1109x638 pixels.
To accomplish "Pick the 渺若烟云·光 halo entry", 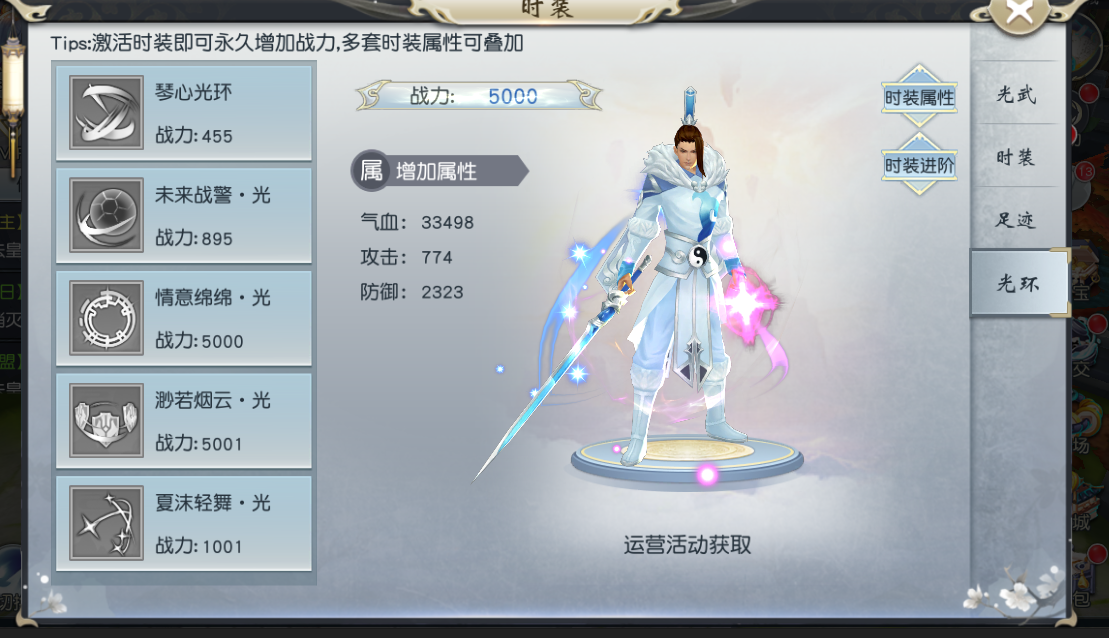I will (x=185, y=422).
